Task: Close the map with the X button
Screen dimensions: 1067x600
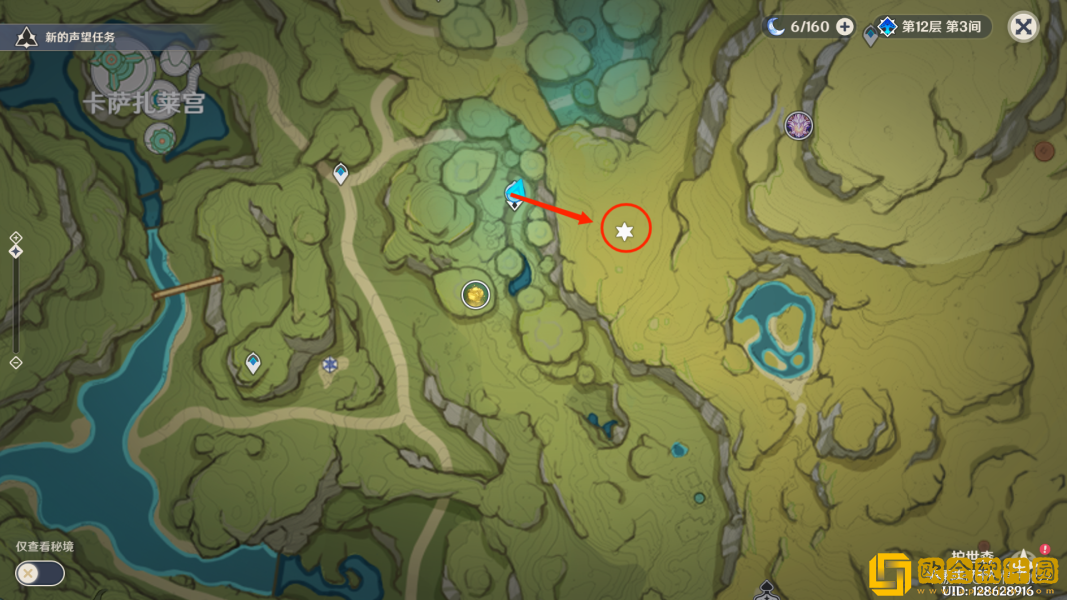Action: (x=1023, y=27)
